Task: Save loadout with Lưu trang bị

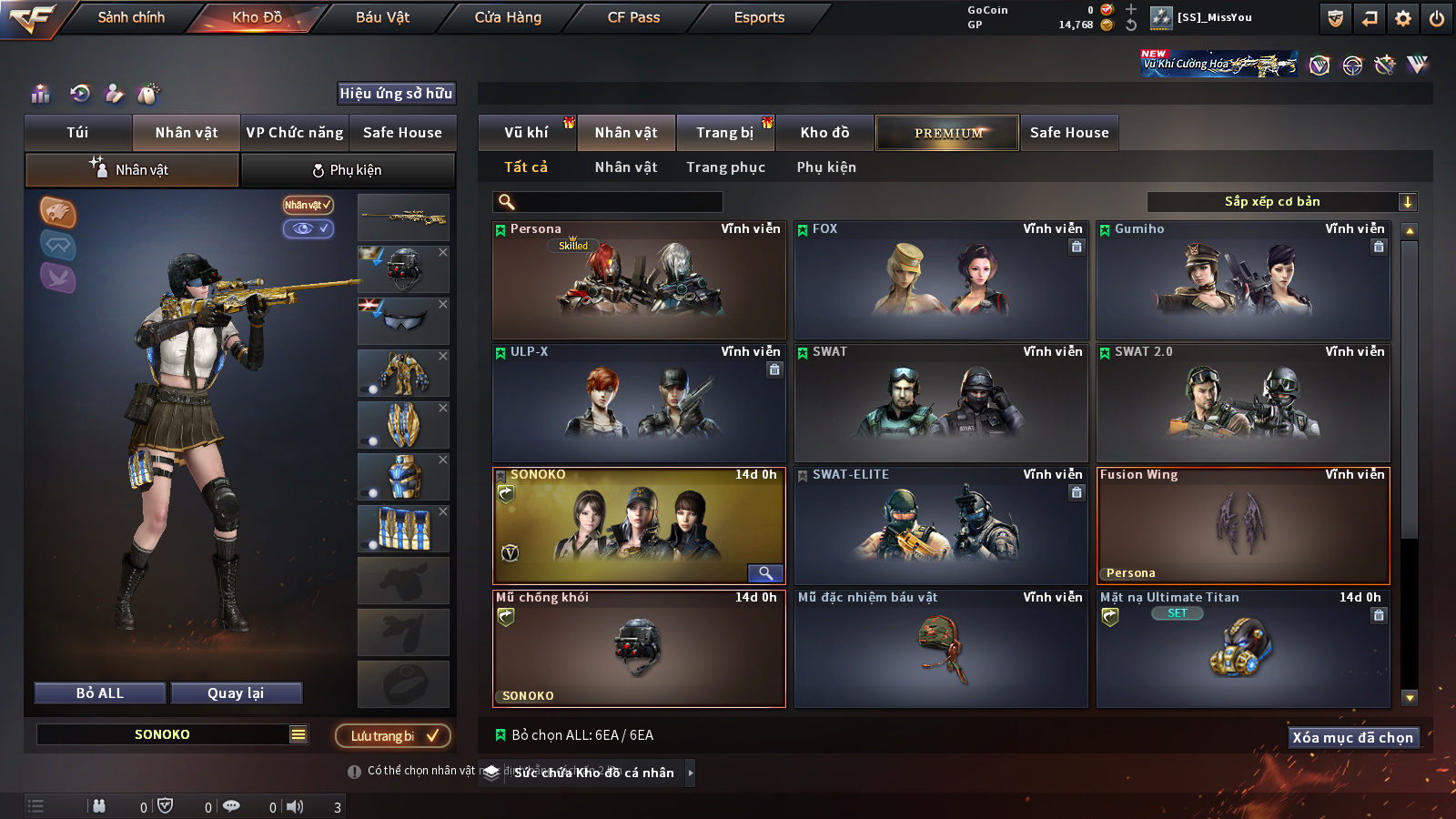Action: pyautogui.click(x=393, y=736)
